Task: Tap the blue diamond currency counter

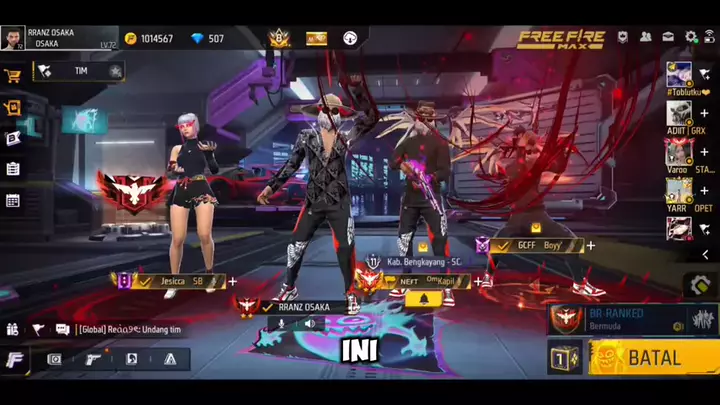Action: tap(208, 39)
